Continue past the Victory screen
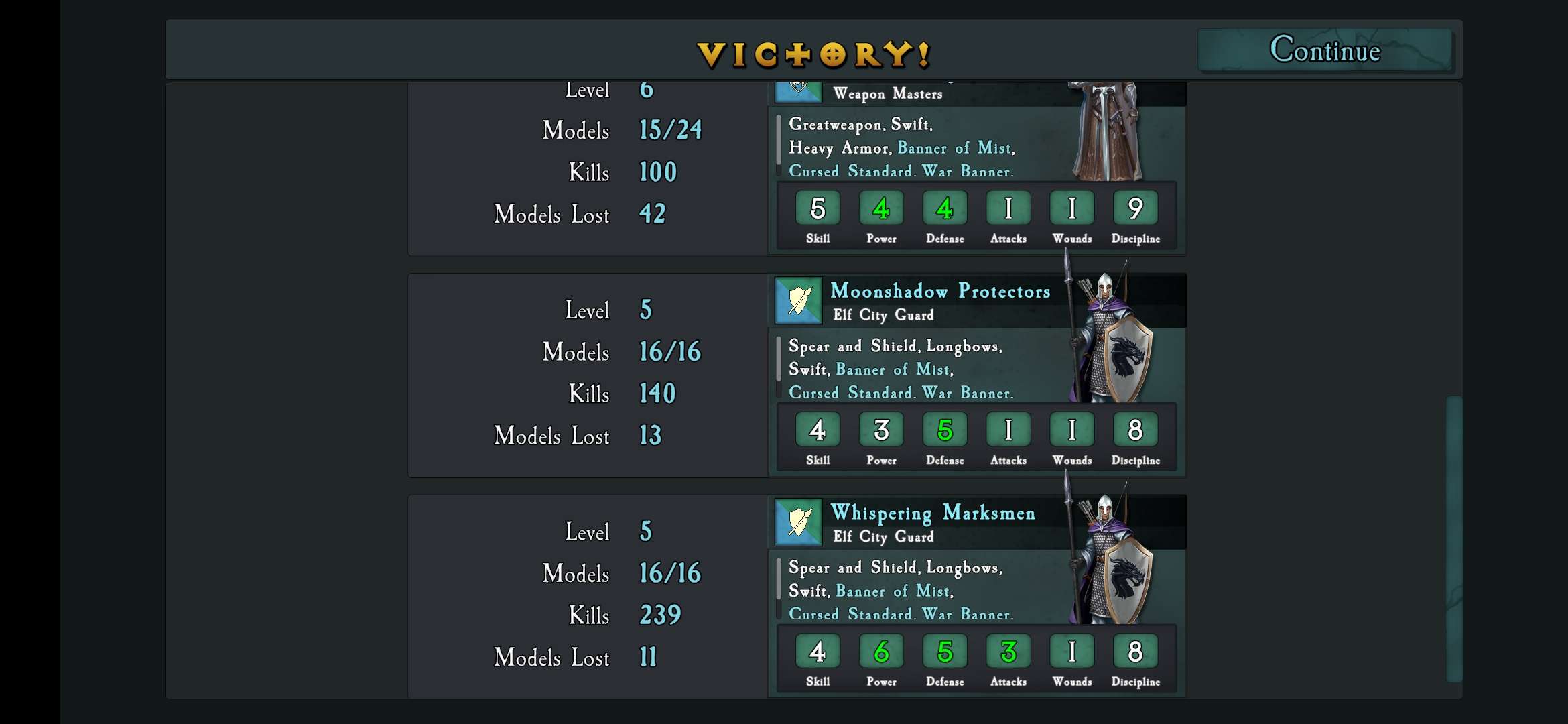 click(x=1325, y=50)
